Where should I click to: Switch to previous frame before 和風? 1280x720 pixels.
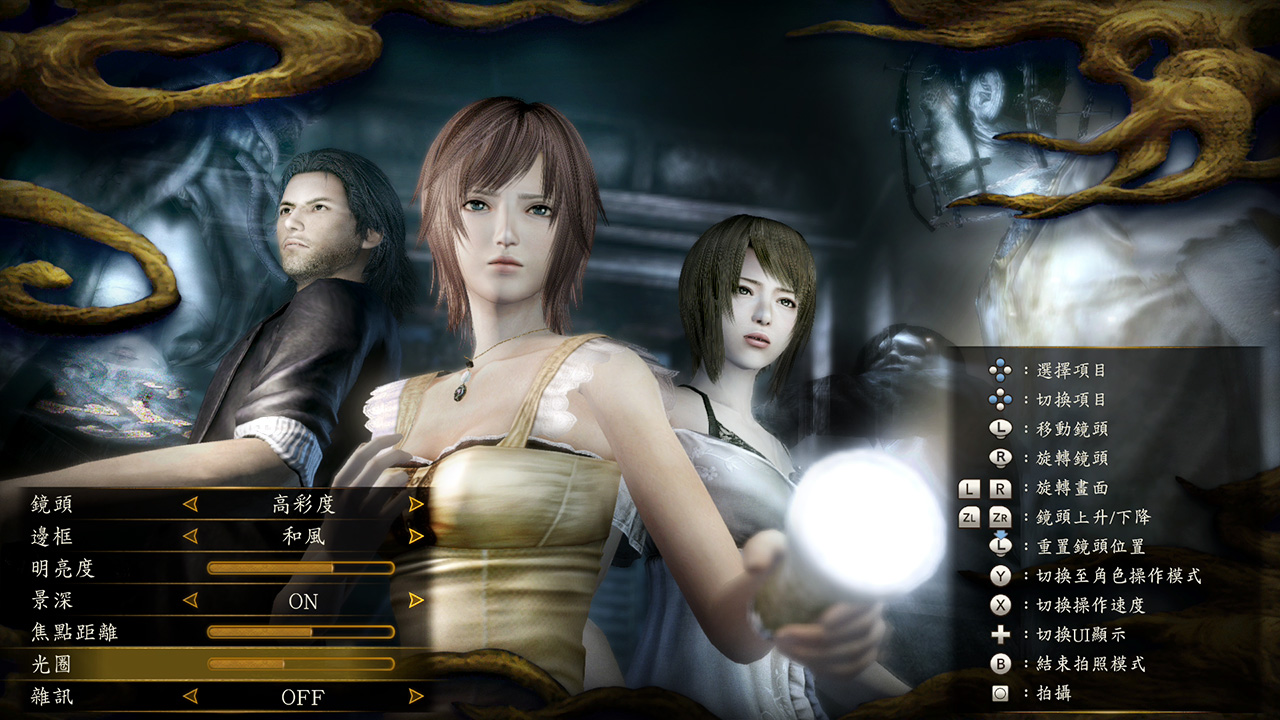(190, 536)
